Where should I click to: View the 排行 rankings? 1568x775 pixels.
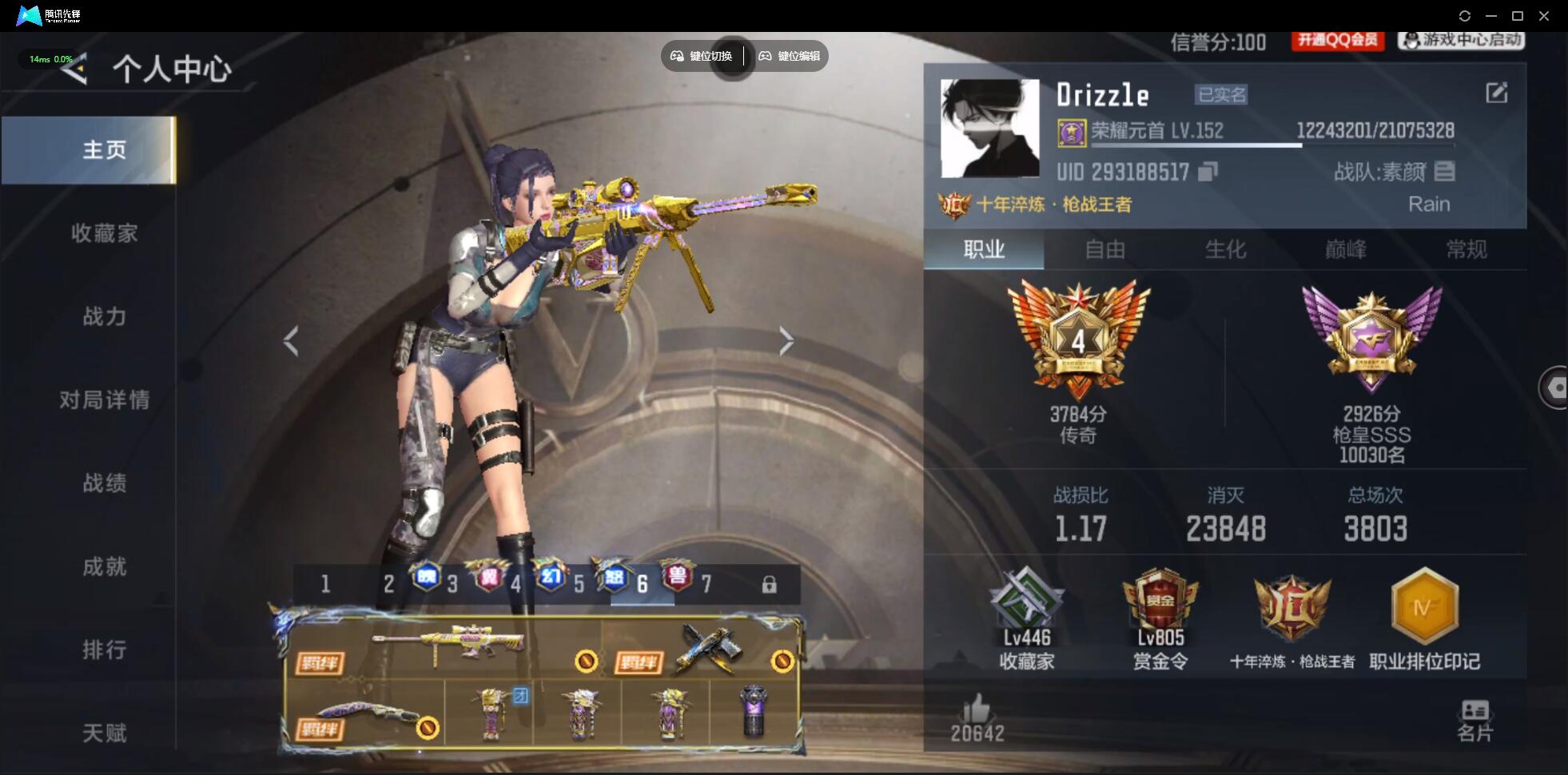[x=104, y=650]
